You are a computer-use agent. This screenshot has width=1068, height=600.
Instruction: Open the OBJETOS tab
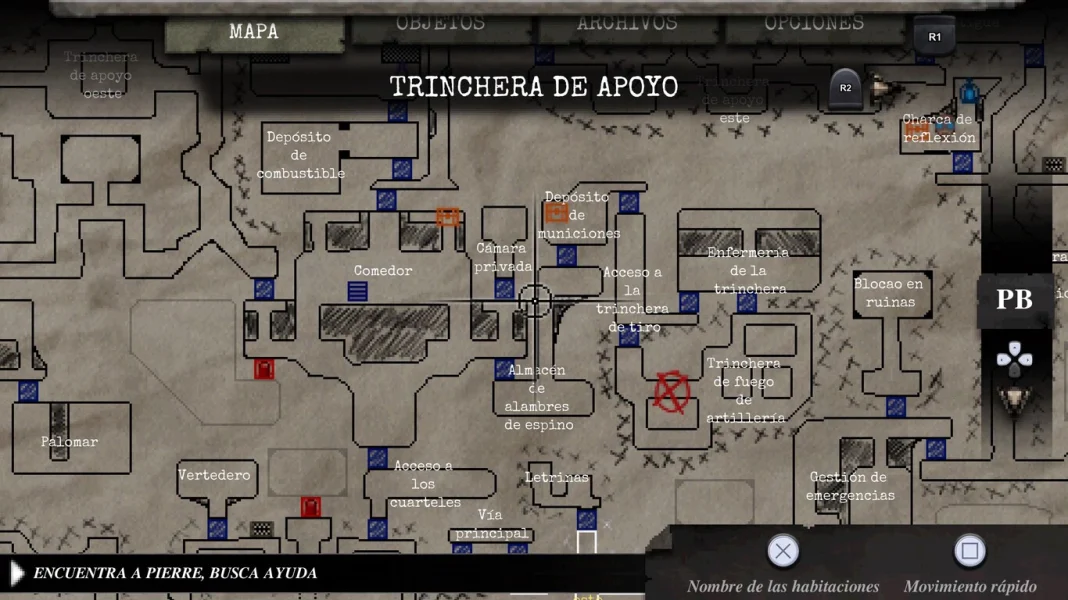(x=440, y=23)
